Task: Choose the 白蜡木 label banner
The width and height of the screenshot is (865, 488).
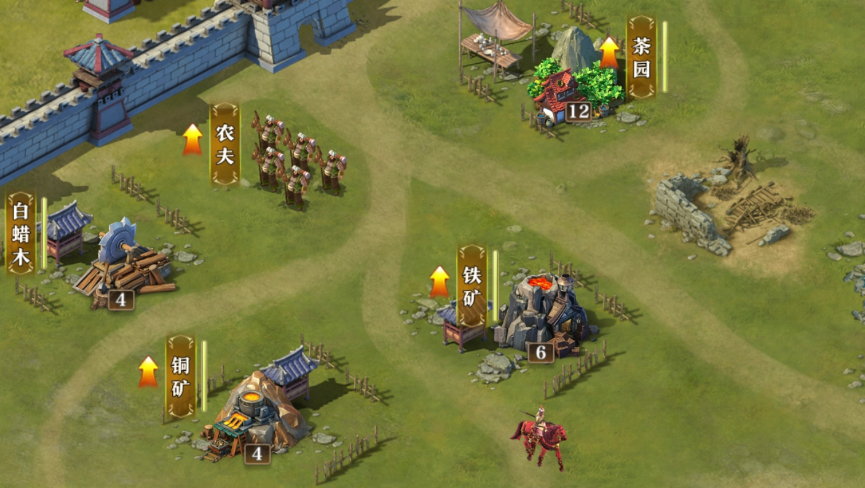Action: pyautogui.click(x=21, y=234)
